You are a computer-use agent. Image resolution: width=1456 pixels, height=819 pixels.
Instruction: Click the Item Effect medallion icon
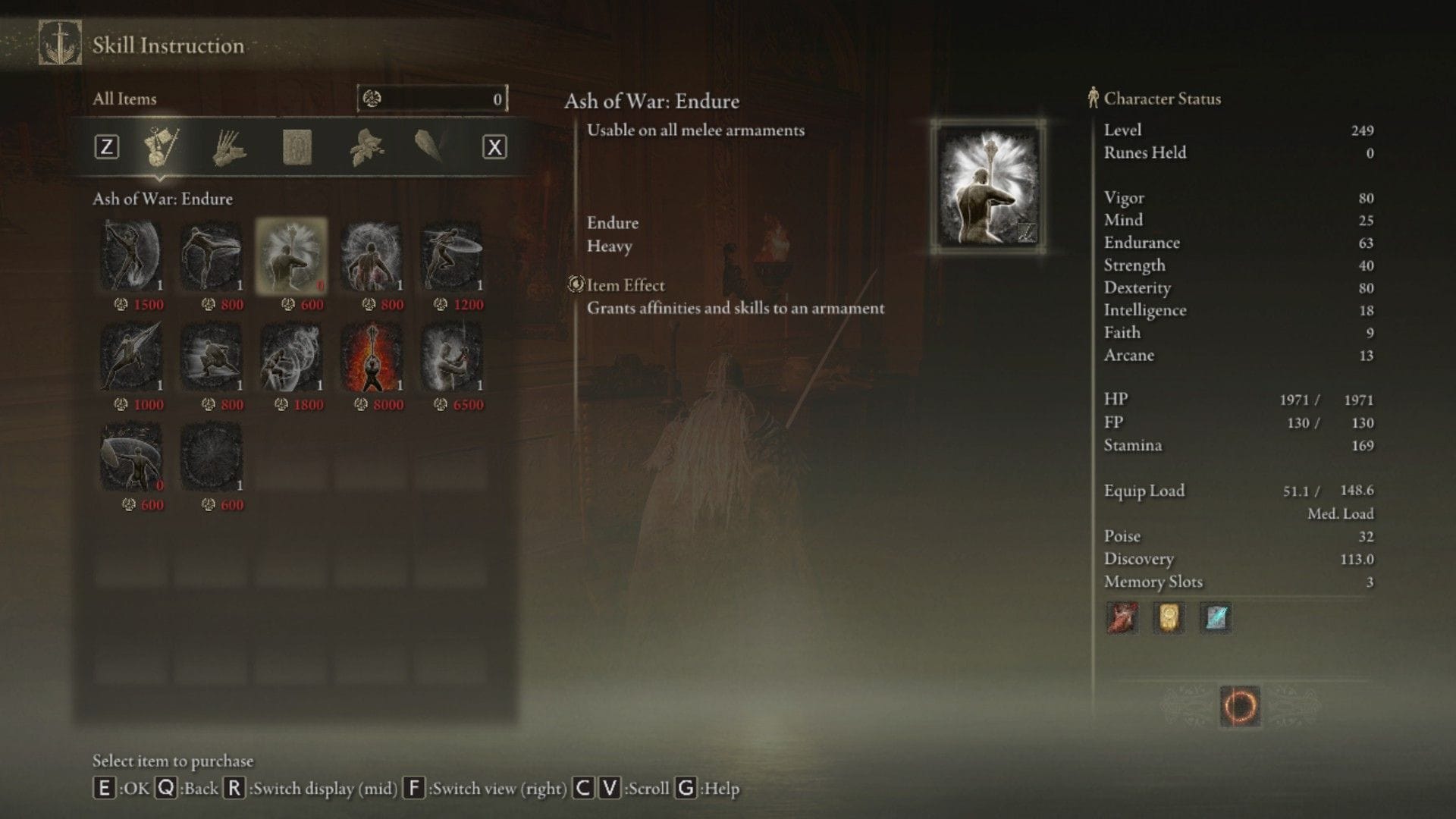(574, 285)
